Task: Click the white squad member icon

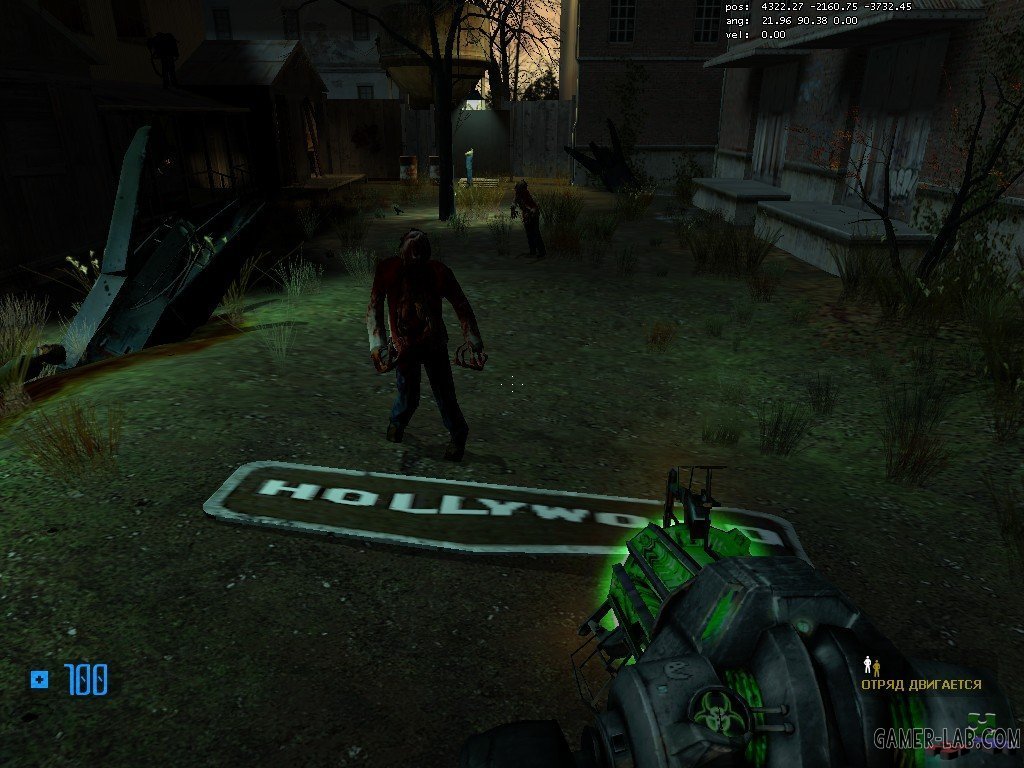Action: pyautogui.click(x=867, y=665)
